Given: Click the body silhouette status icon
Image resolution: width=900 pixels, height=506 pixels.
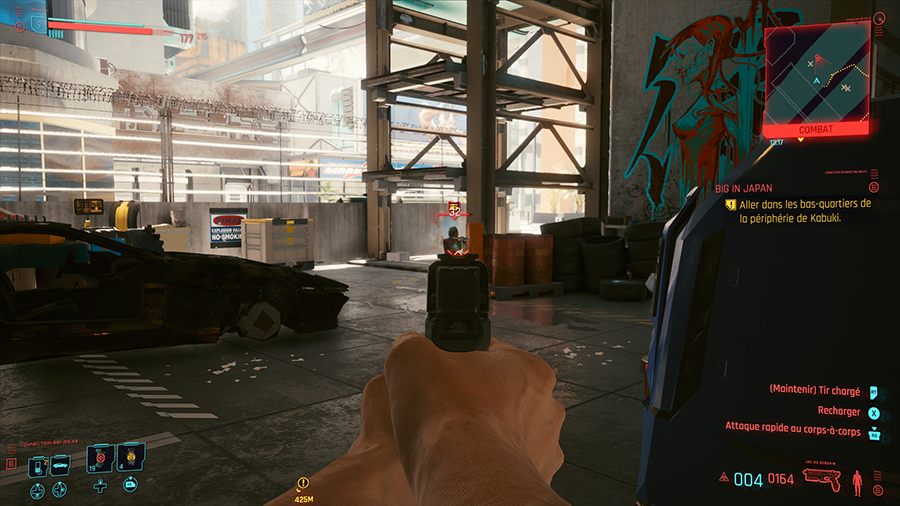Looking at the screenshot, I should tap(856, 481).
